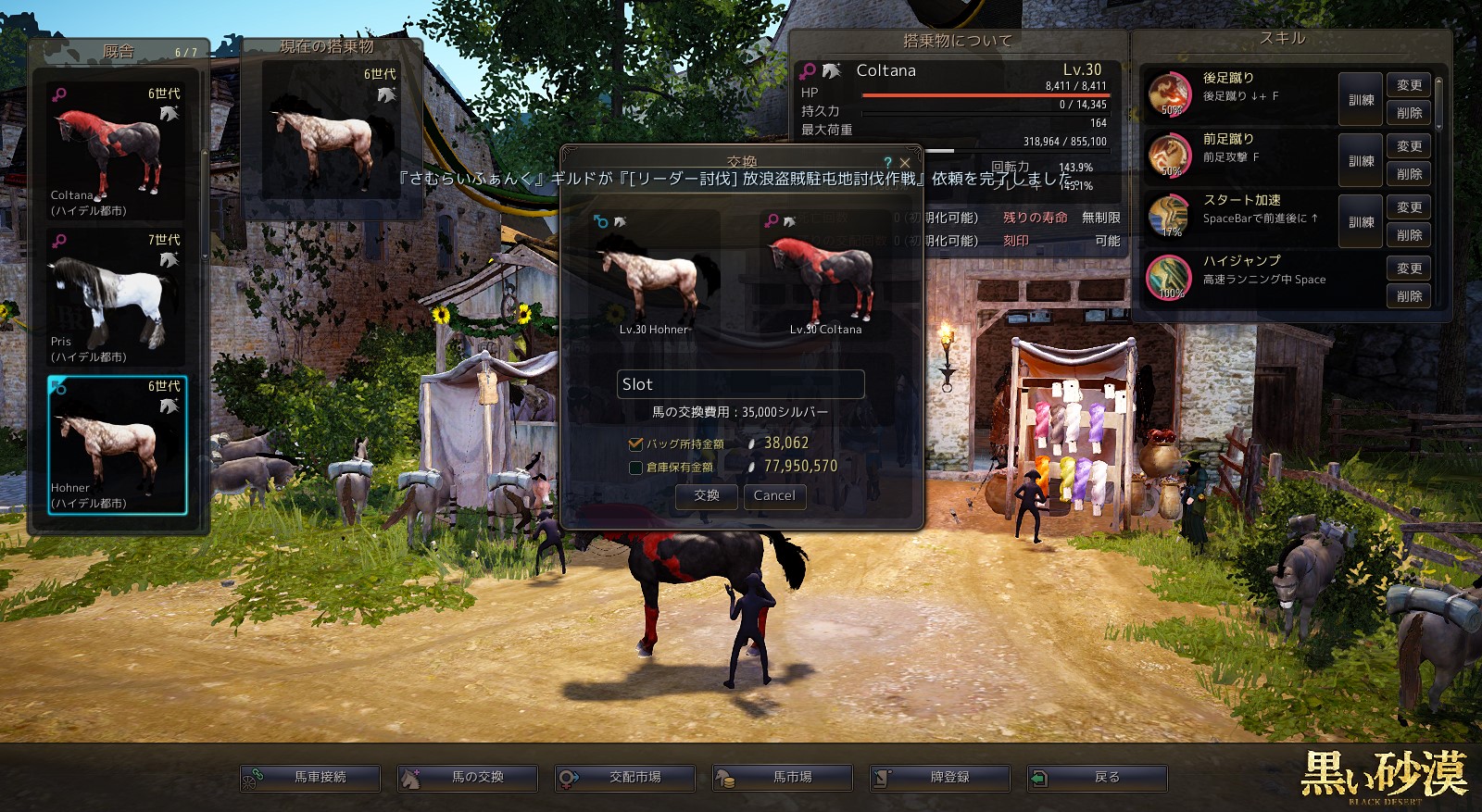This screenshot has width=1482, height=812.
Task: Open 馬車接続 from the bottom bar
Action: (310, 778)
